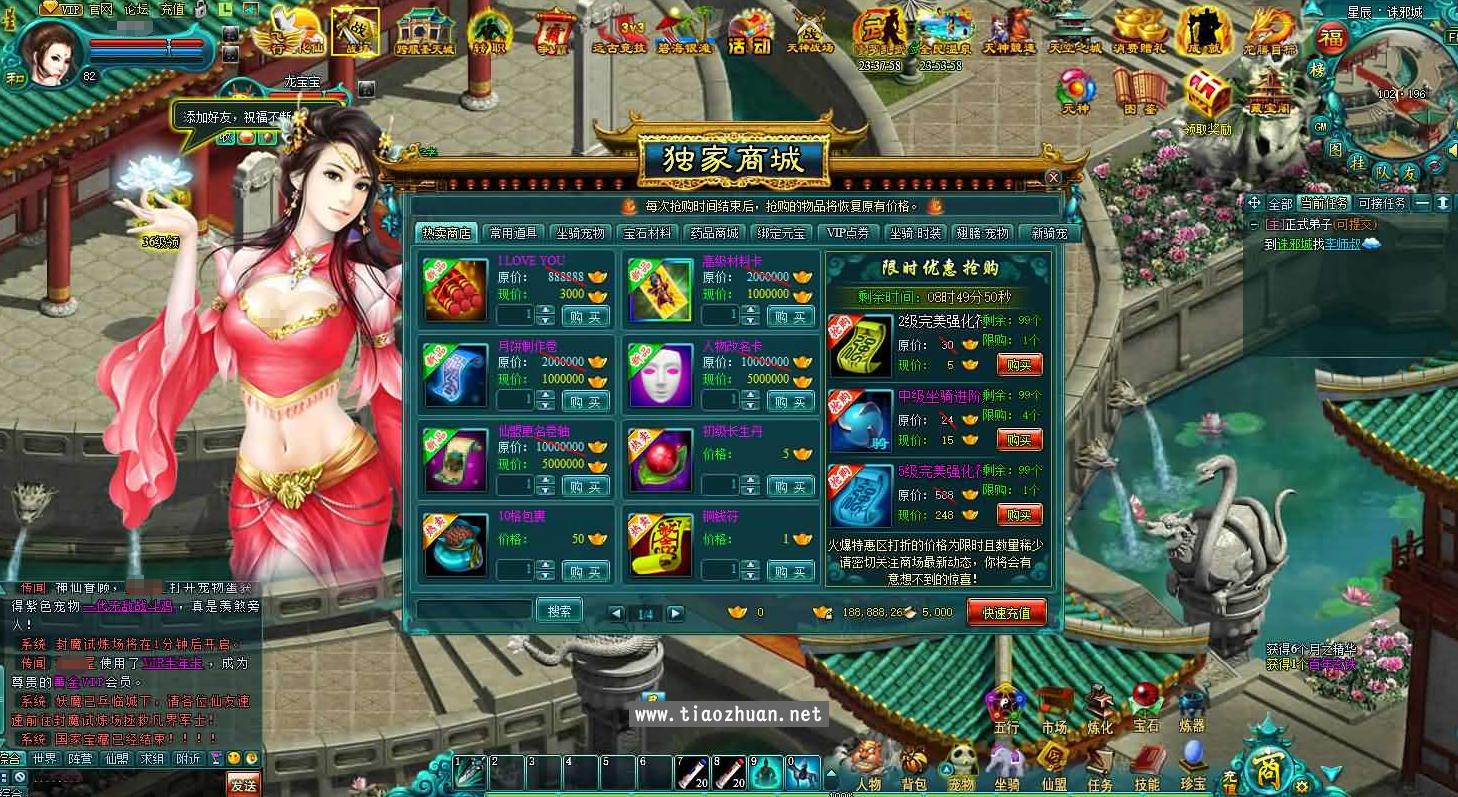
Task: Decrease purchase quantity of 铜钱符
Action: click(750, 576)
